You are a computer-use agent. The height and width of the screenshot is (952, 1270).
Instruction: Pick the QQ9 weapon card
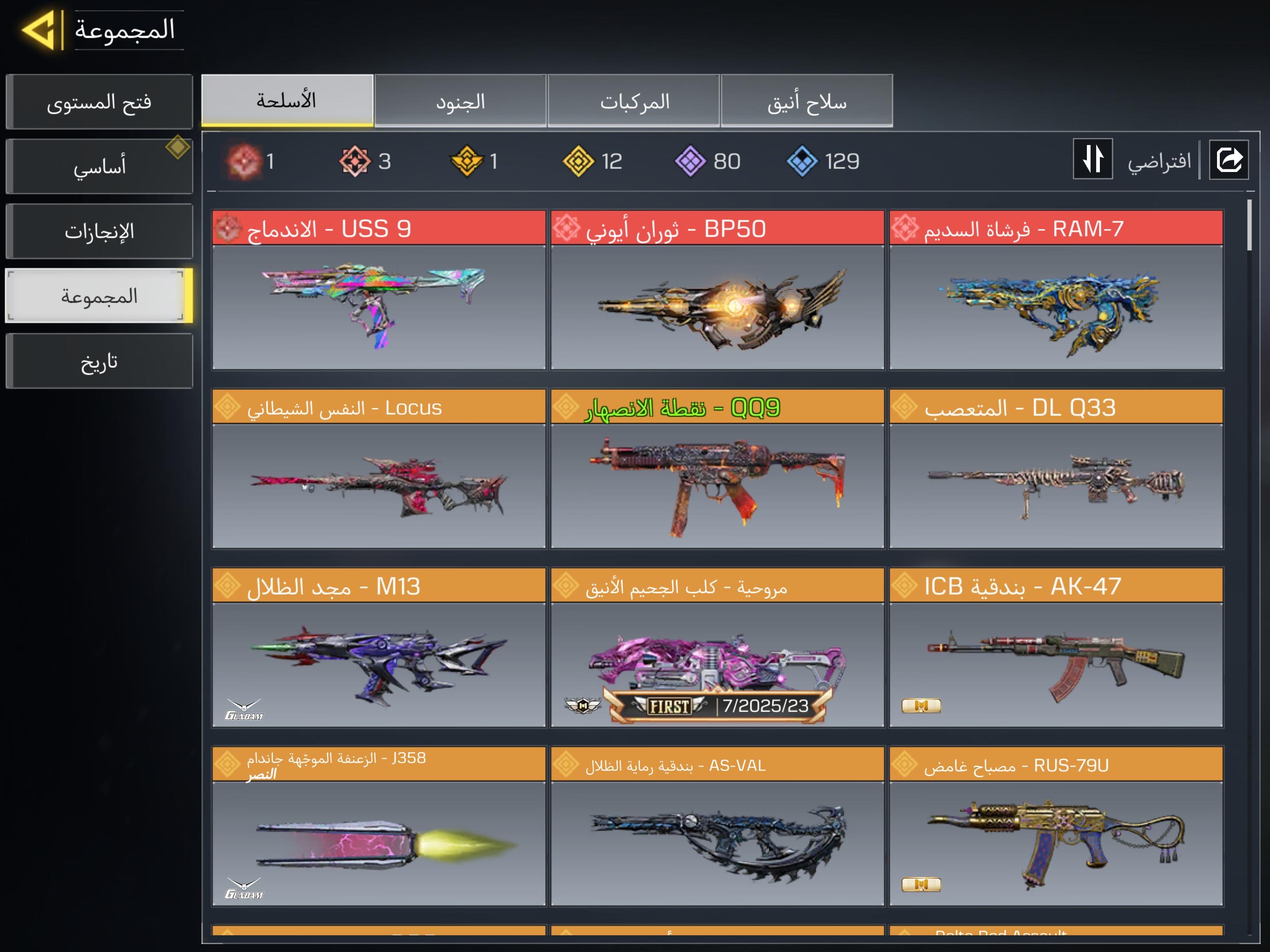[x=717, y=469]
